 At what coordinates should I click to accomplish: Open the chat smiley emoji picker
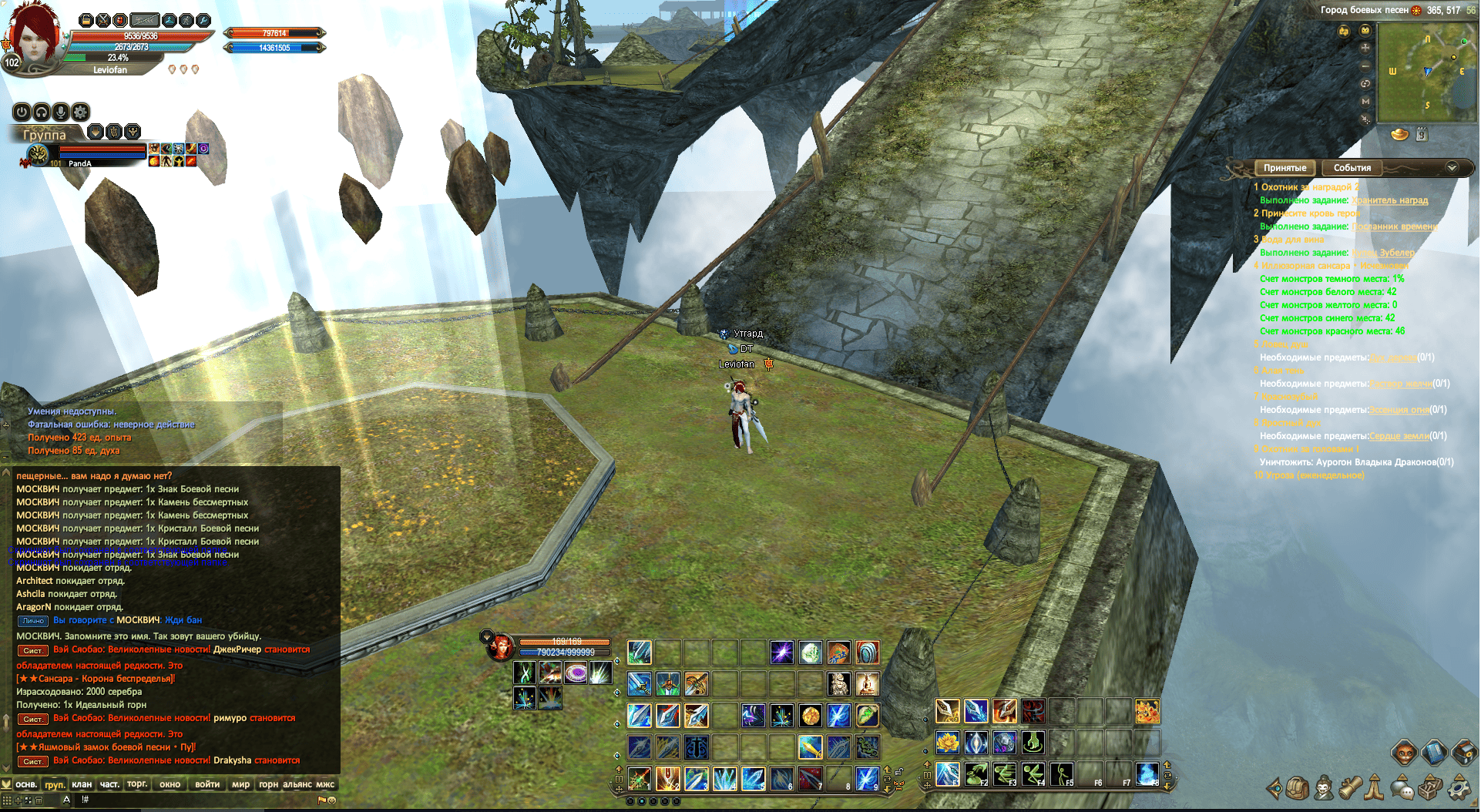[x=332, y=800]
